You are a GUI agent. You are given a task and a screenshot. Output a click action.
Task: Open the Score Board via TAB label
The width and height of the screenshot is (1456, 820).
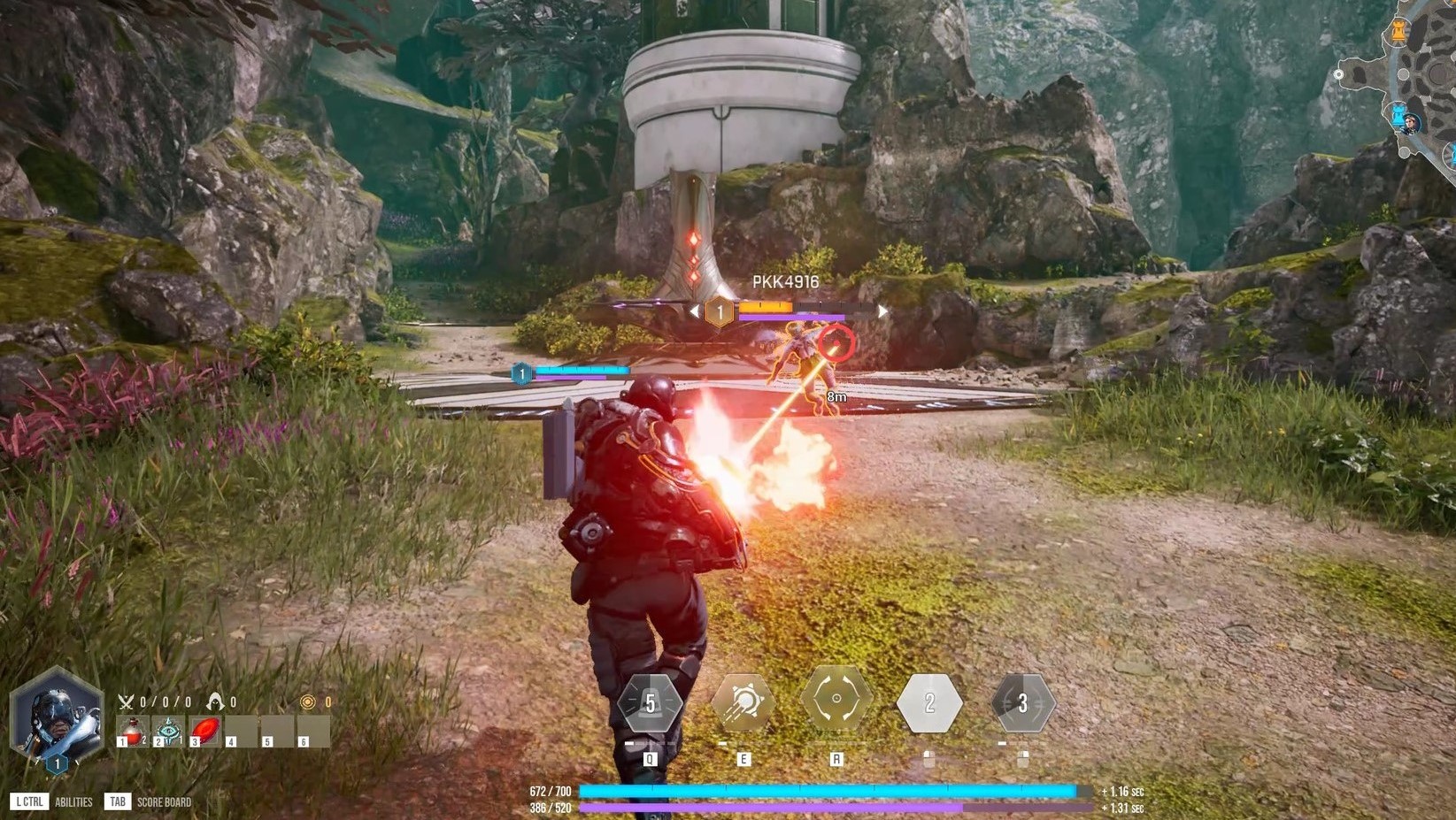tap(118, 801)
